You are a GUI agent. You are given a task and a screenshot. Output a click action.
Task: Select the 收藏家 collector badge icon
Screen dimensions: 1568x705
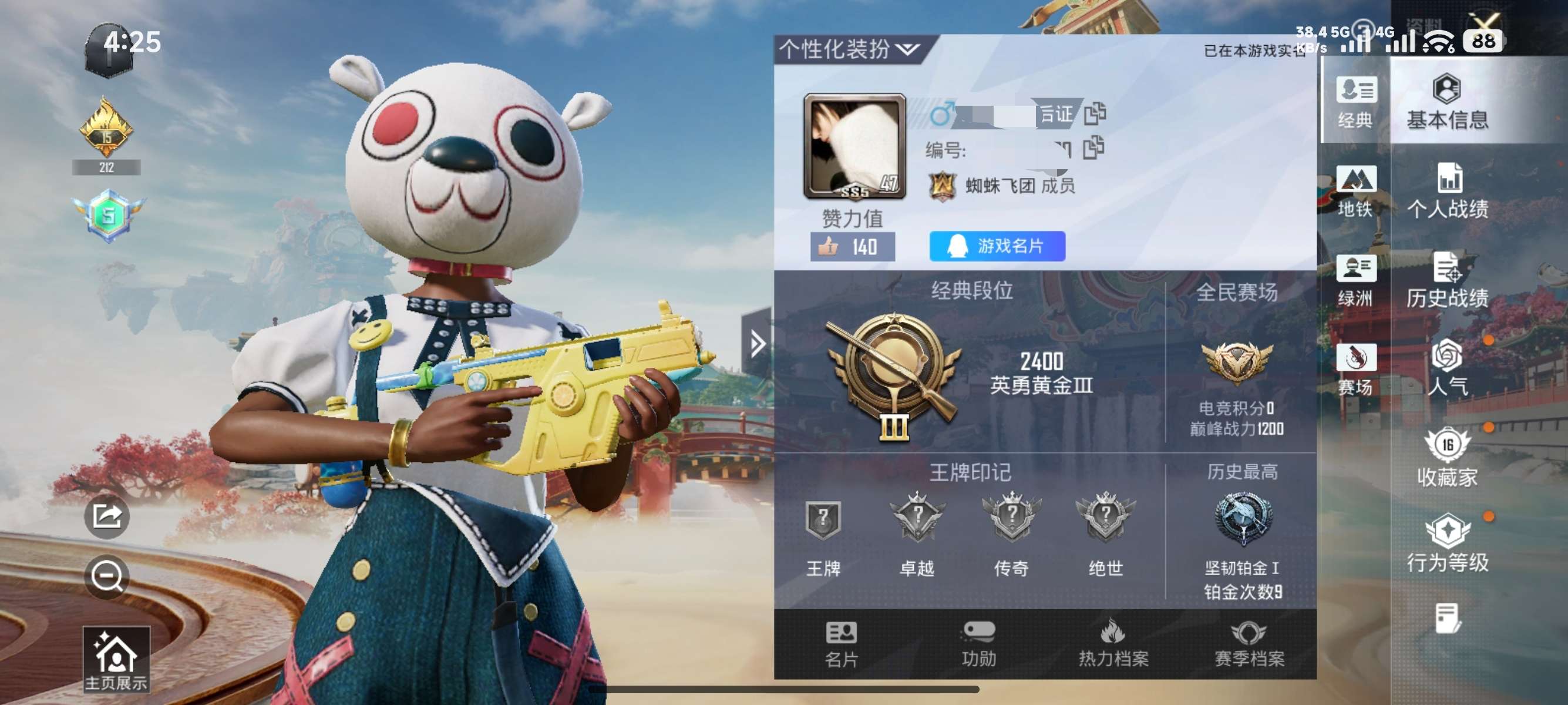click(1448, 459)
